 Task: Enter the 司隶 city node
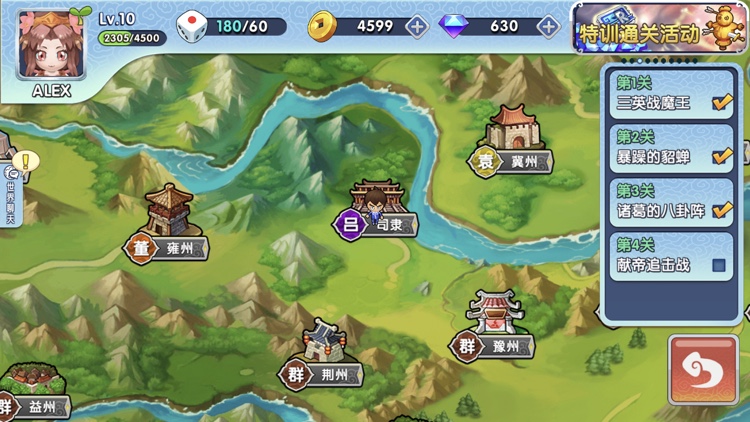click(x=376, y=212)
